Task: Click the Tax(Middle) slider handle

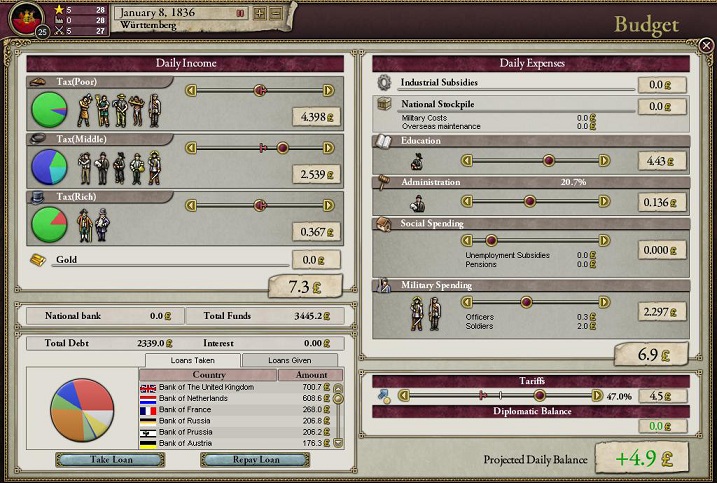Action: click(282, 147)
